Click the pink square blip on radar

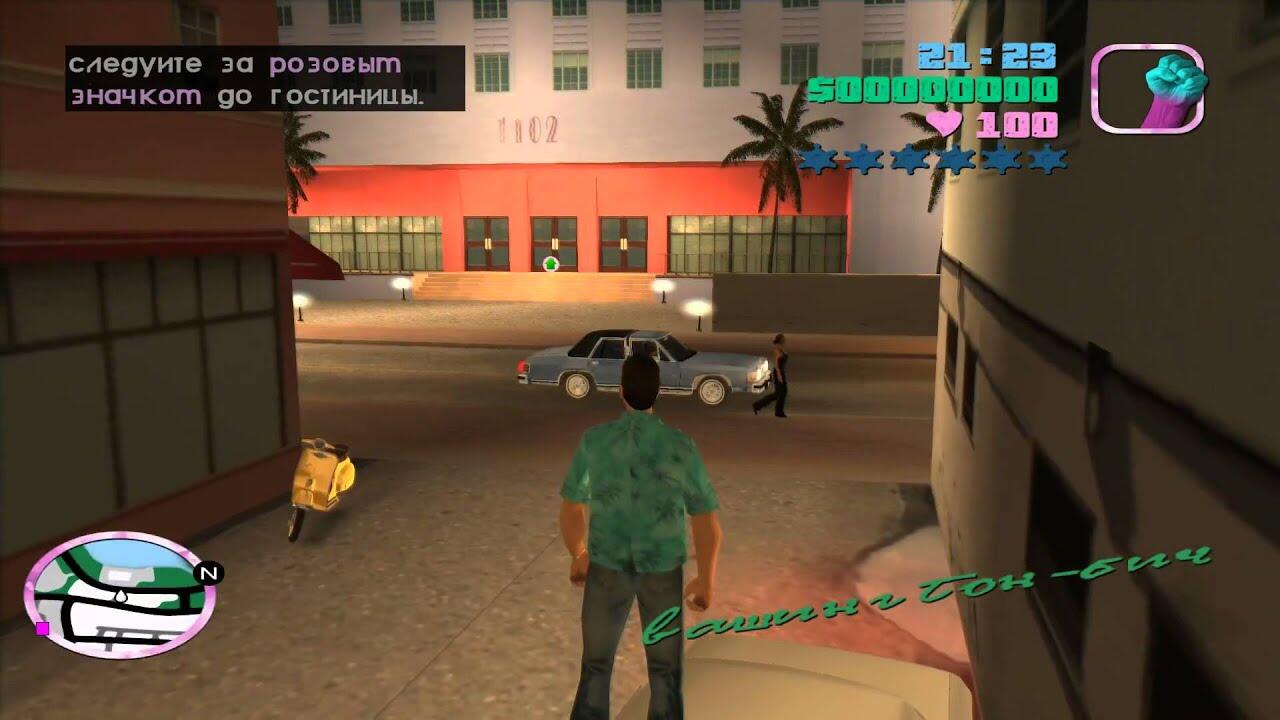coord(43,628)
